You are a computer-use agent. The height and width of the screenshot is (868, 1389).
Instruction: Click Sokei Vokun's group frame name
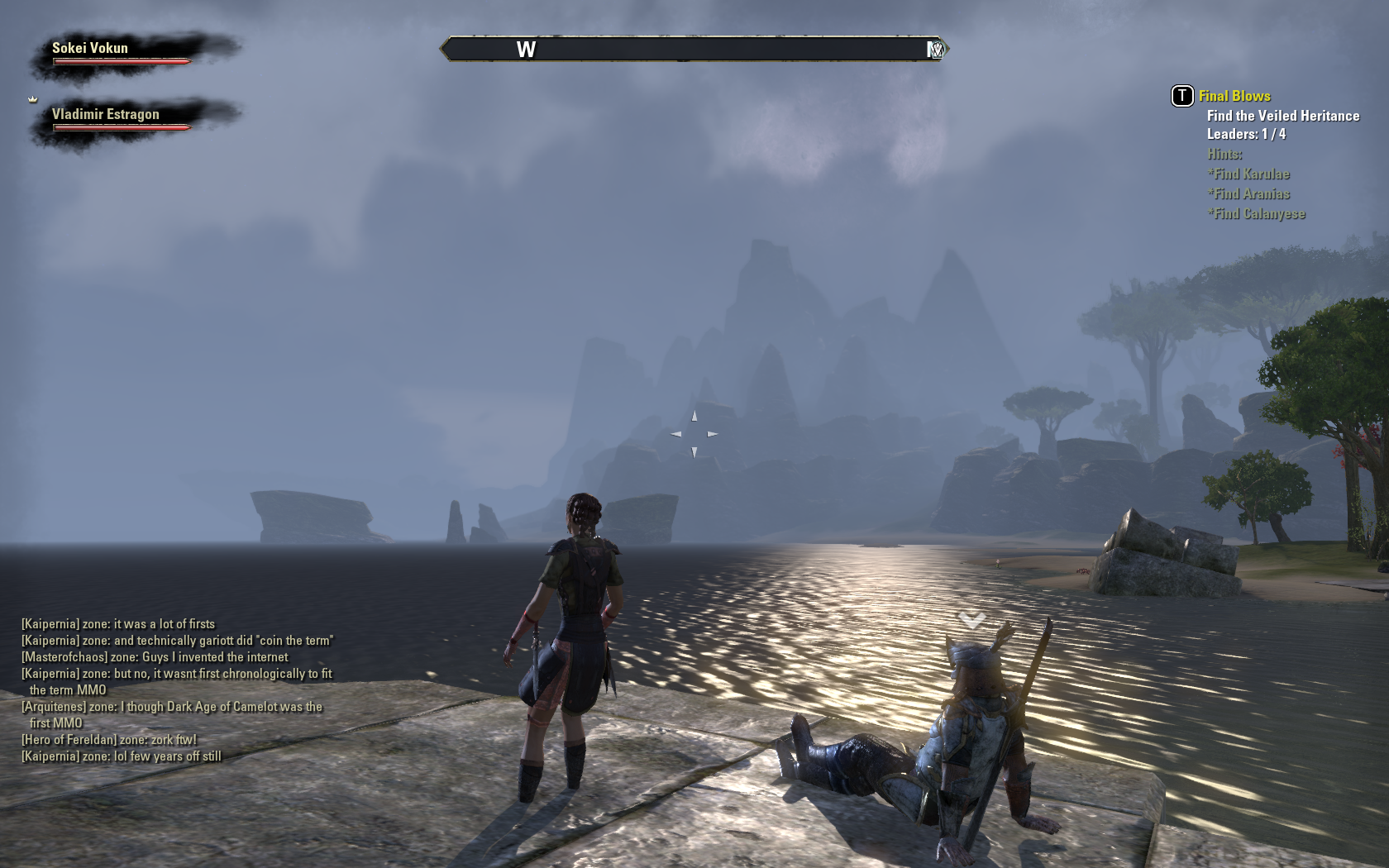pyautogui.click(x=90, y=48)
